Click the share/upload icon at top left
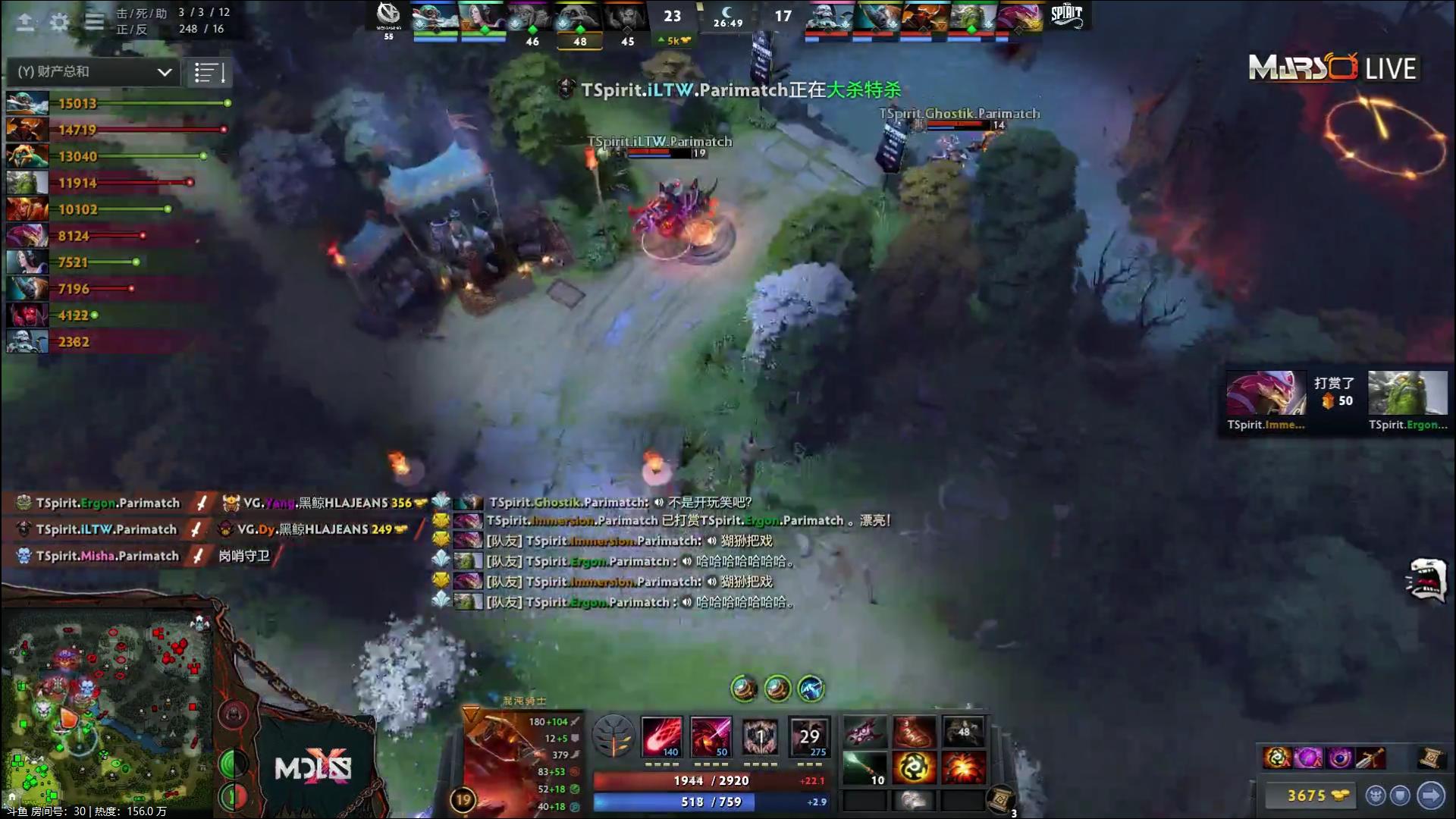 tap(24, 21)
